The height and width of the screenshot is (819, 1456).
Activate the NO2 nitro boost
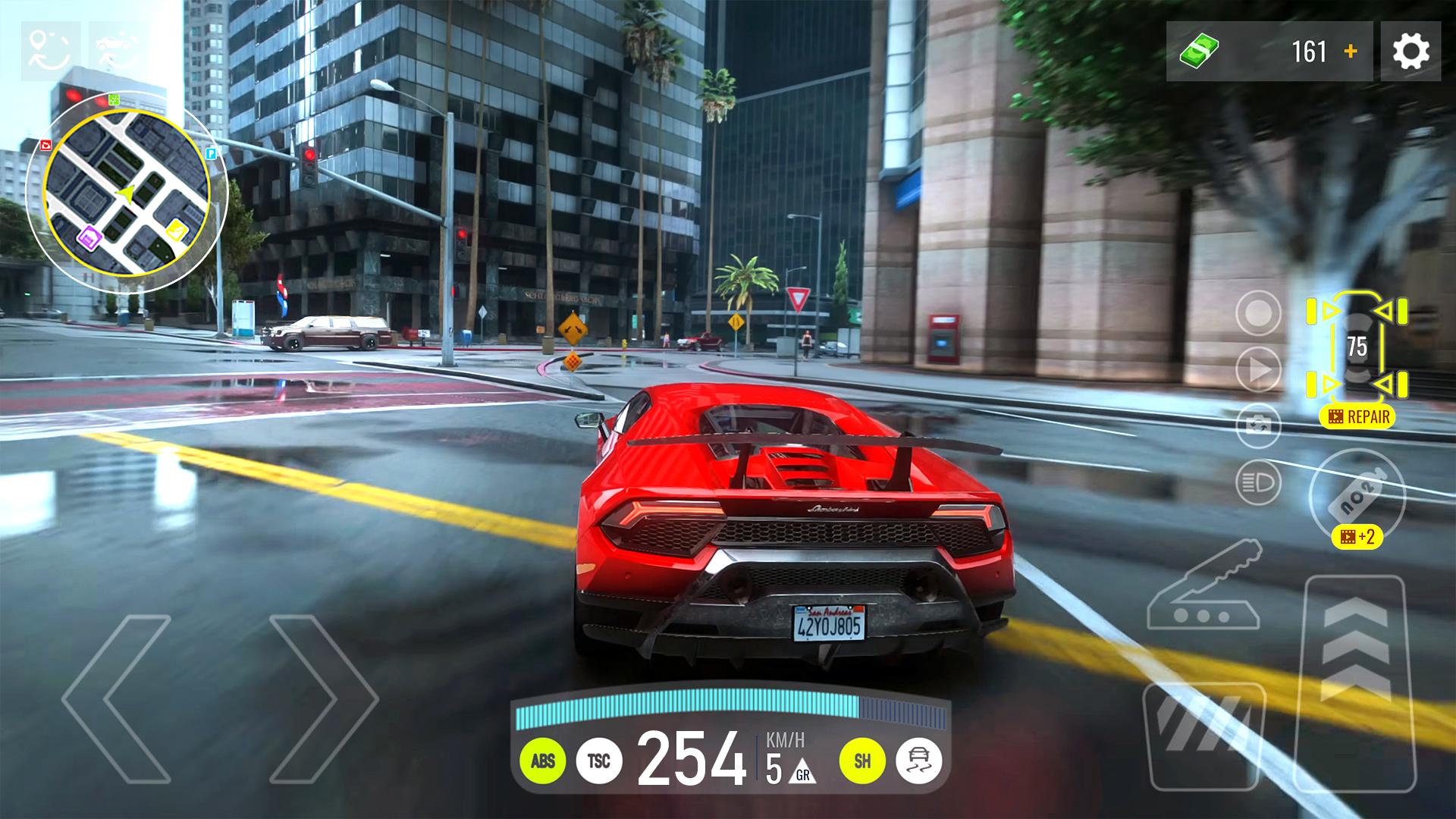click(x=1357, y=497)
